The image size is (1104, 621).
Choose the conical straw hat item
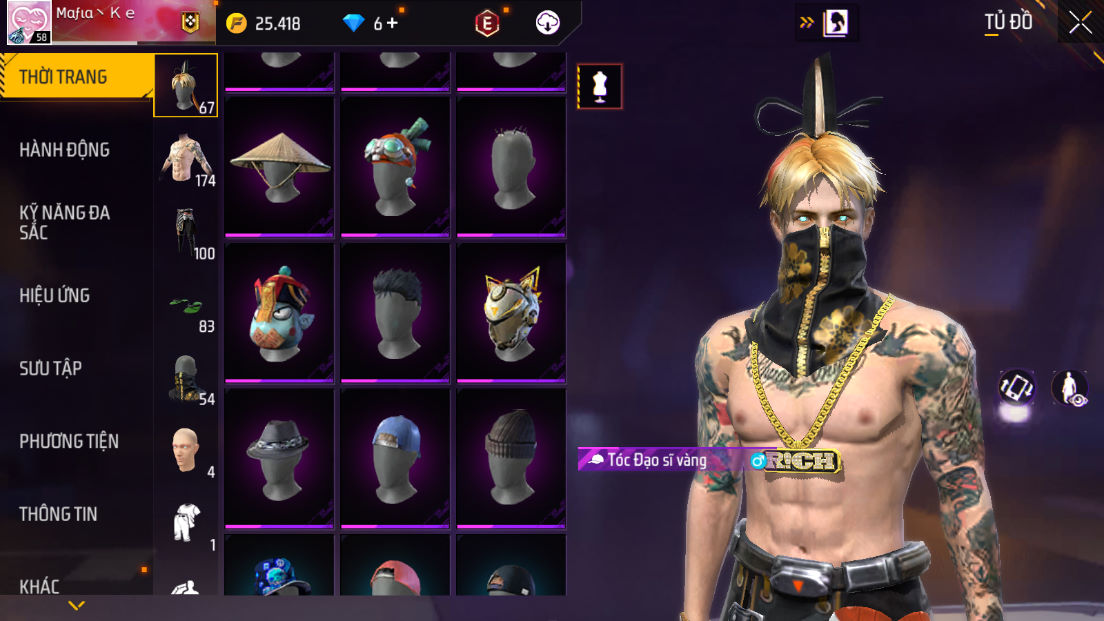point(280,165)
